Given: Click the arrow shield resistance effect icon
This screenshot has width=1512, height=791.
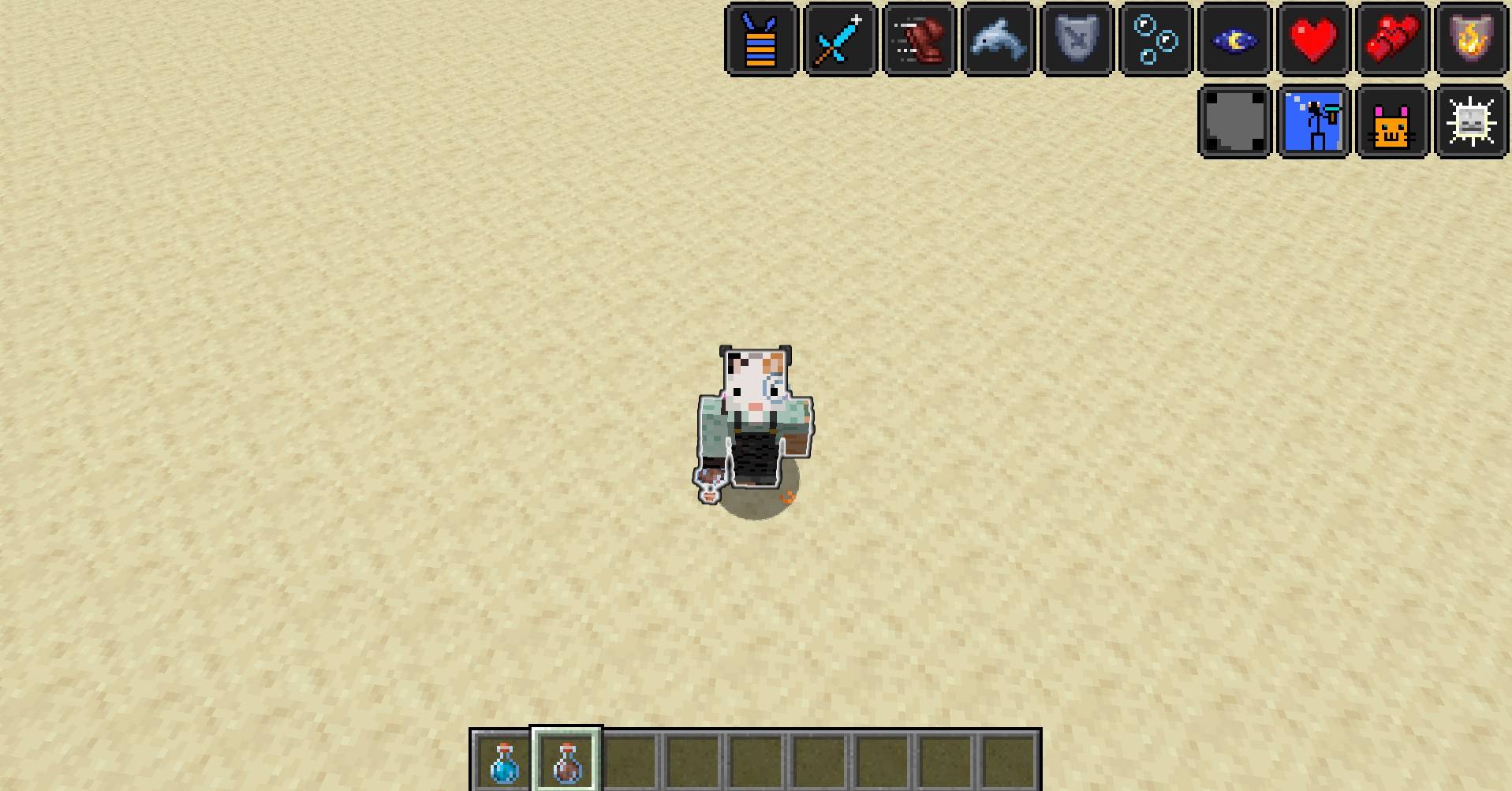Looking at the screenshot, I should 1076,39.
